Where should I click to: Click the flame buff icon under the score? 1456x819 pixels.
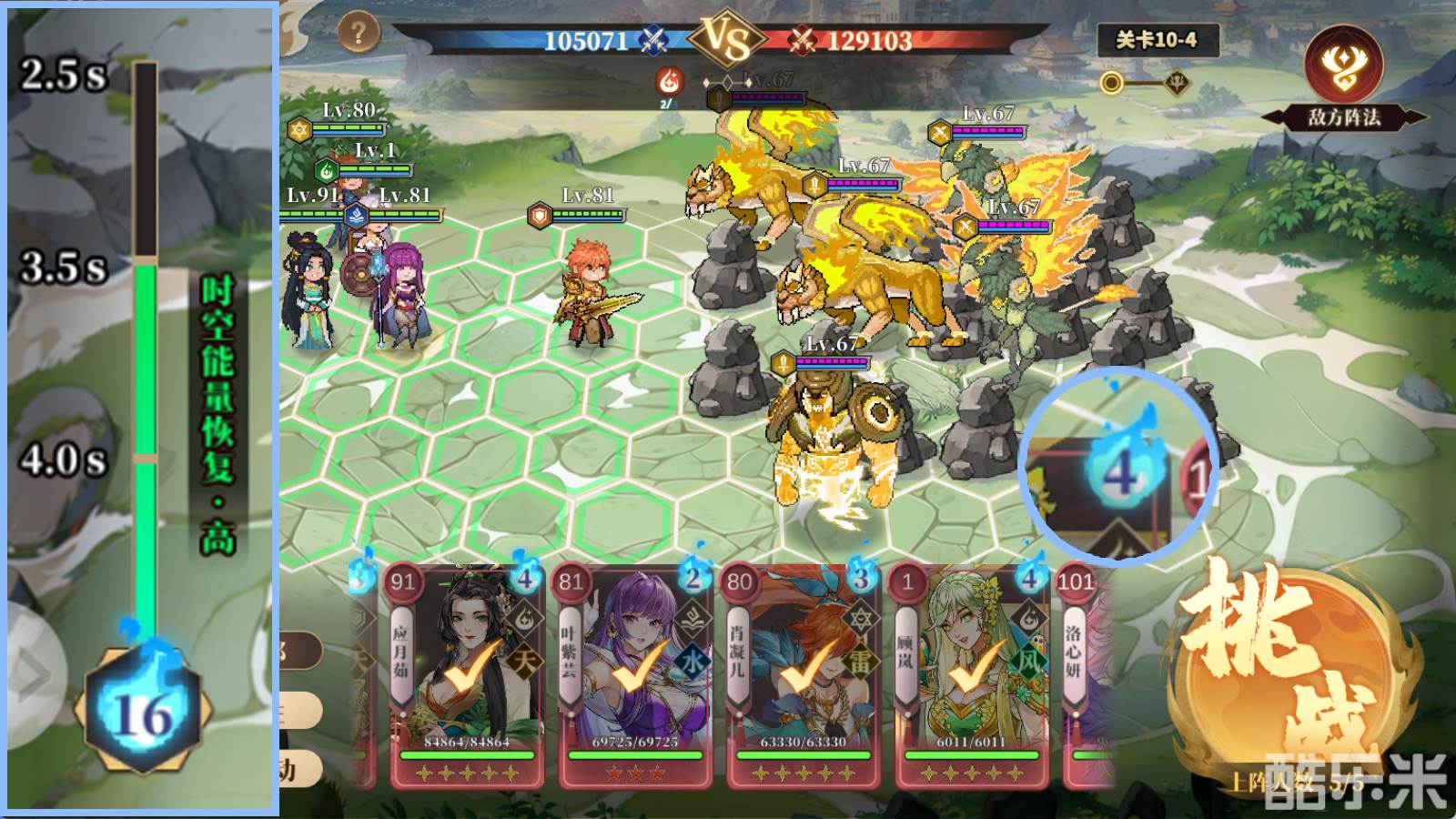670,82
